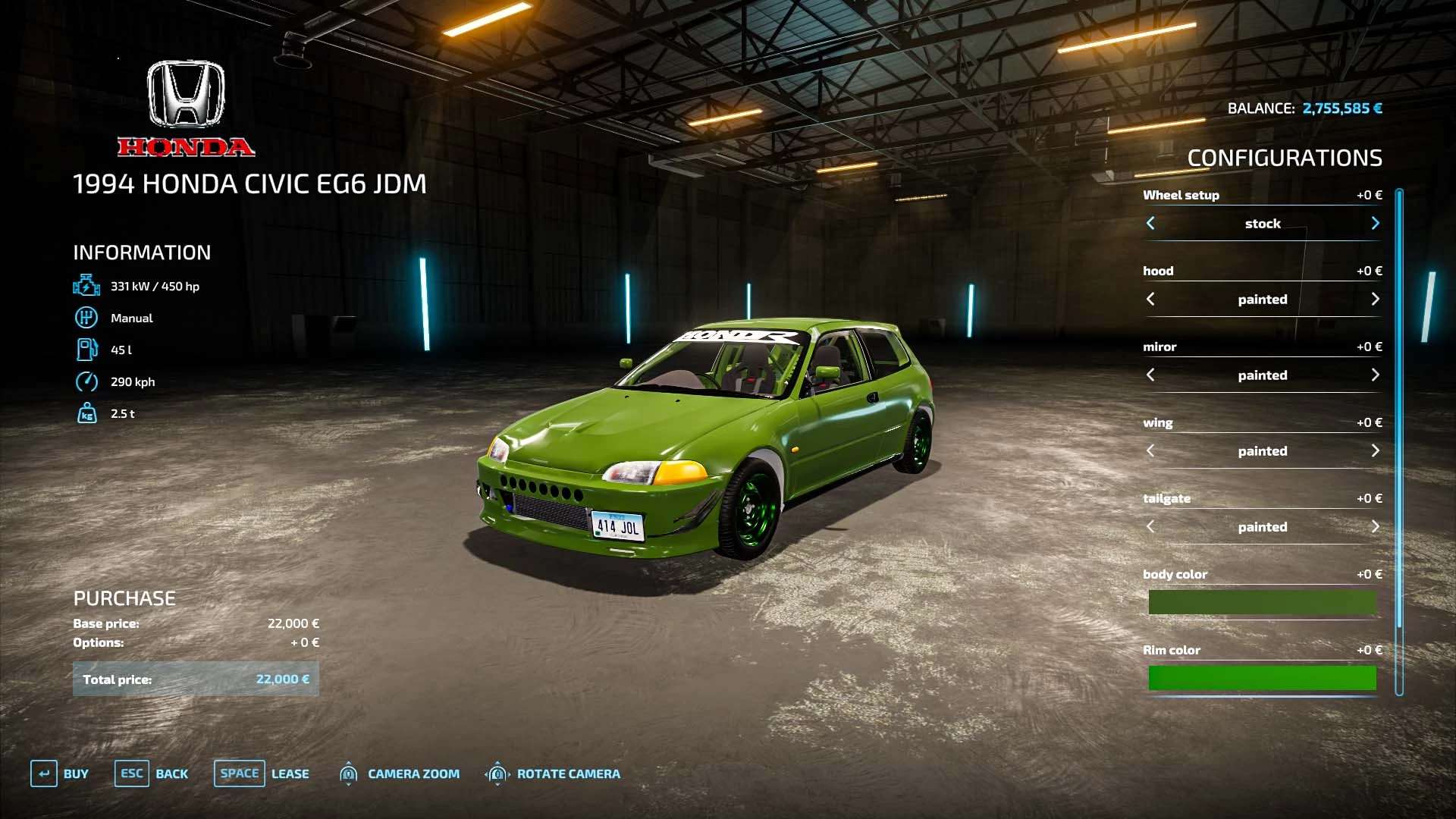
Task: Advance to next tailgate option
Action: pos(1375,527)
